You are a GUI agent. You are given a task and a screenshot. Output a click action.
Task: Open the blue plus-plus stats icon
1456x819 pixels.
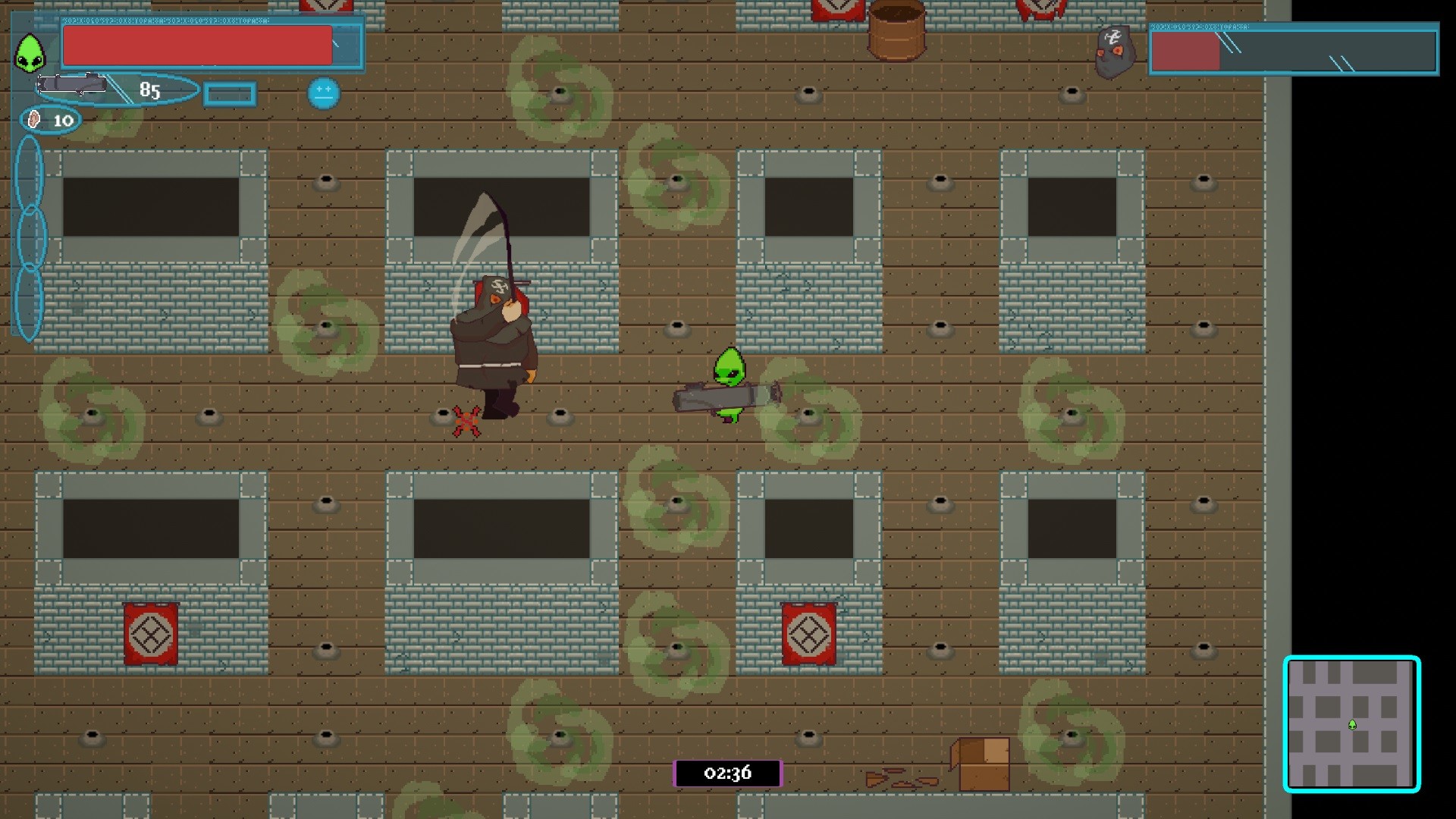point(322,93)
